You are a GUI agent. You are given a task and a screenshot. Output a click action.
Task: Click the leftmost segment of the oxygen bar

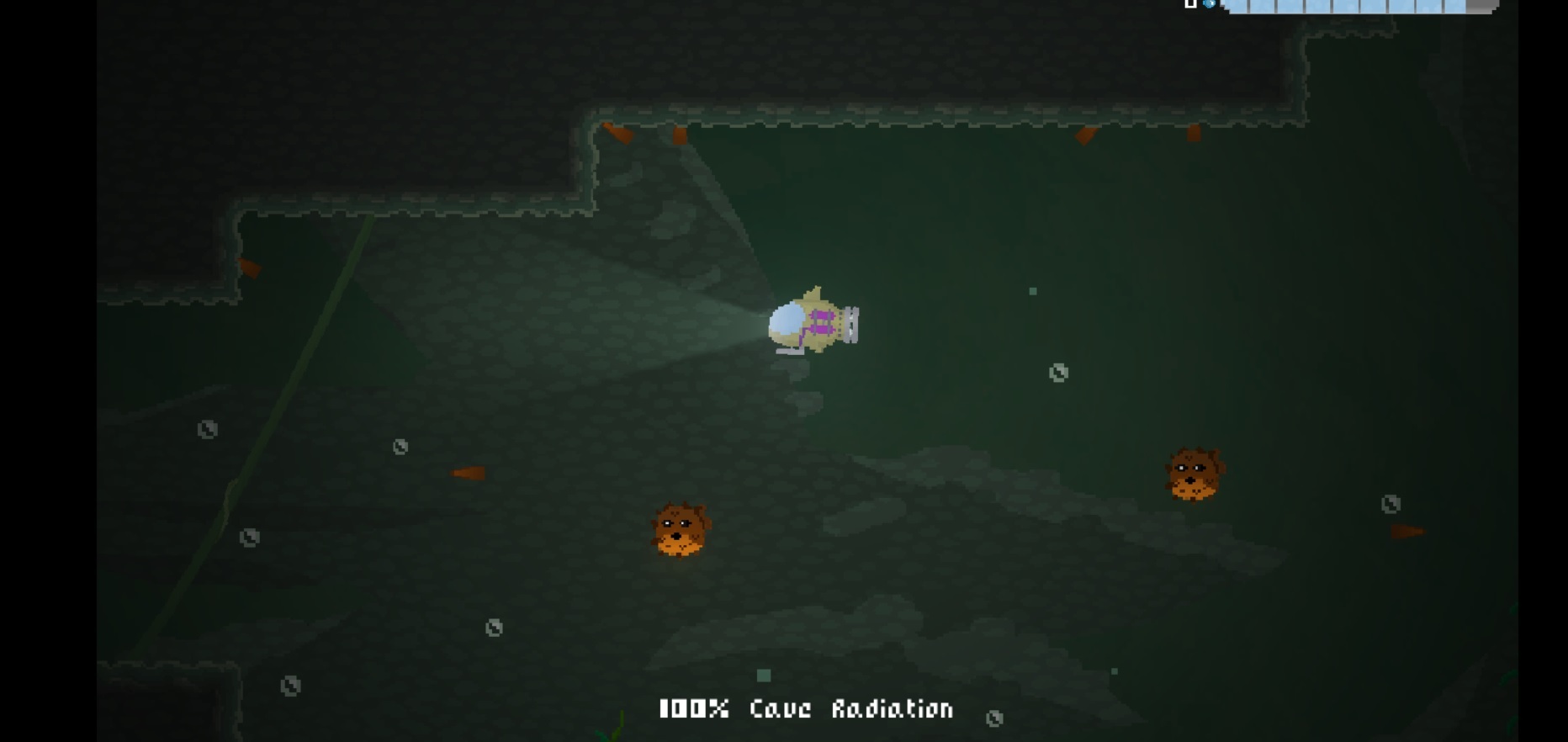(1237, 7)
